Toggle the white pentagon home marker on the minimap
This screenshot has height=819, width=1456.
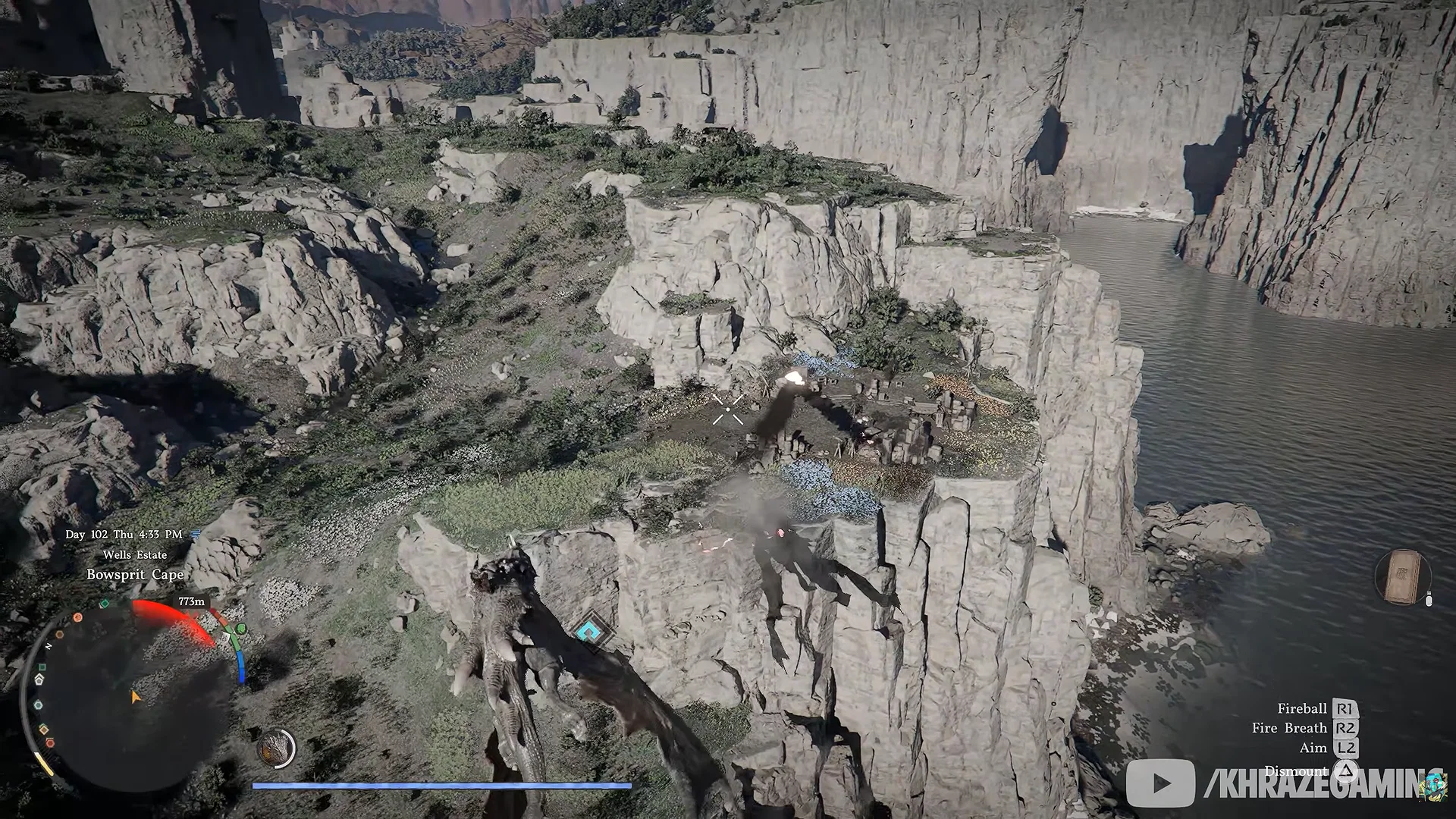pos(39,679)
